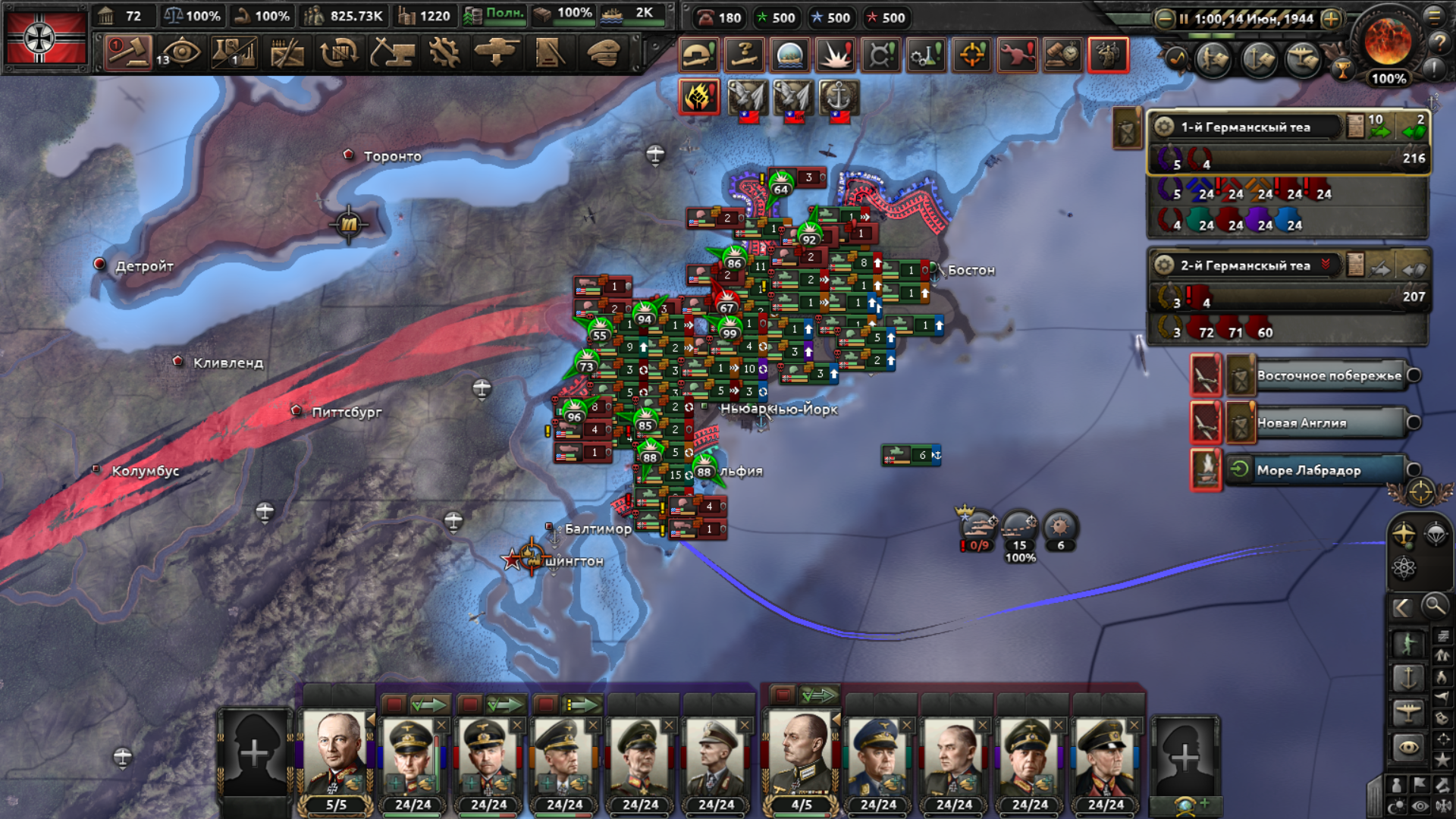Decrease game speed with the minus button

pos(1165,19)
